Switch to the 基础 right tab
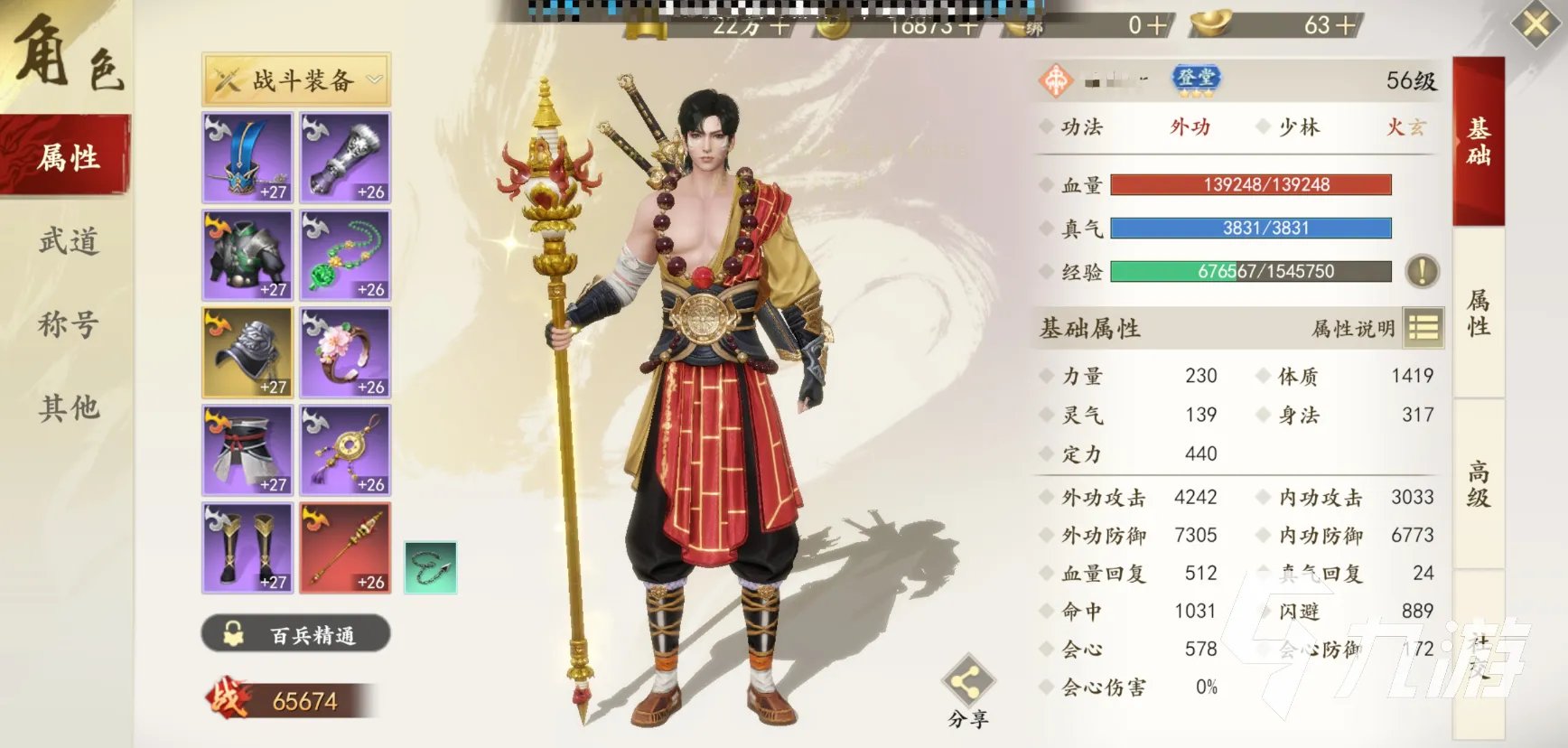This screenshot has height=748, width=1568. click(x=1479, y=142)
